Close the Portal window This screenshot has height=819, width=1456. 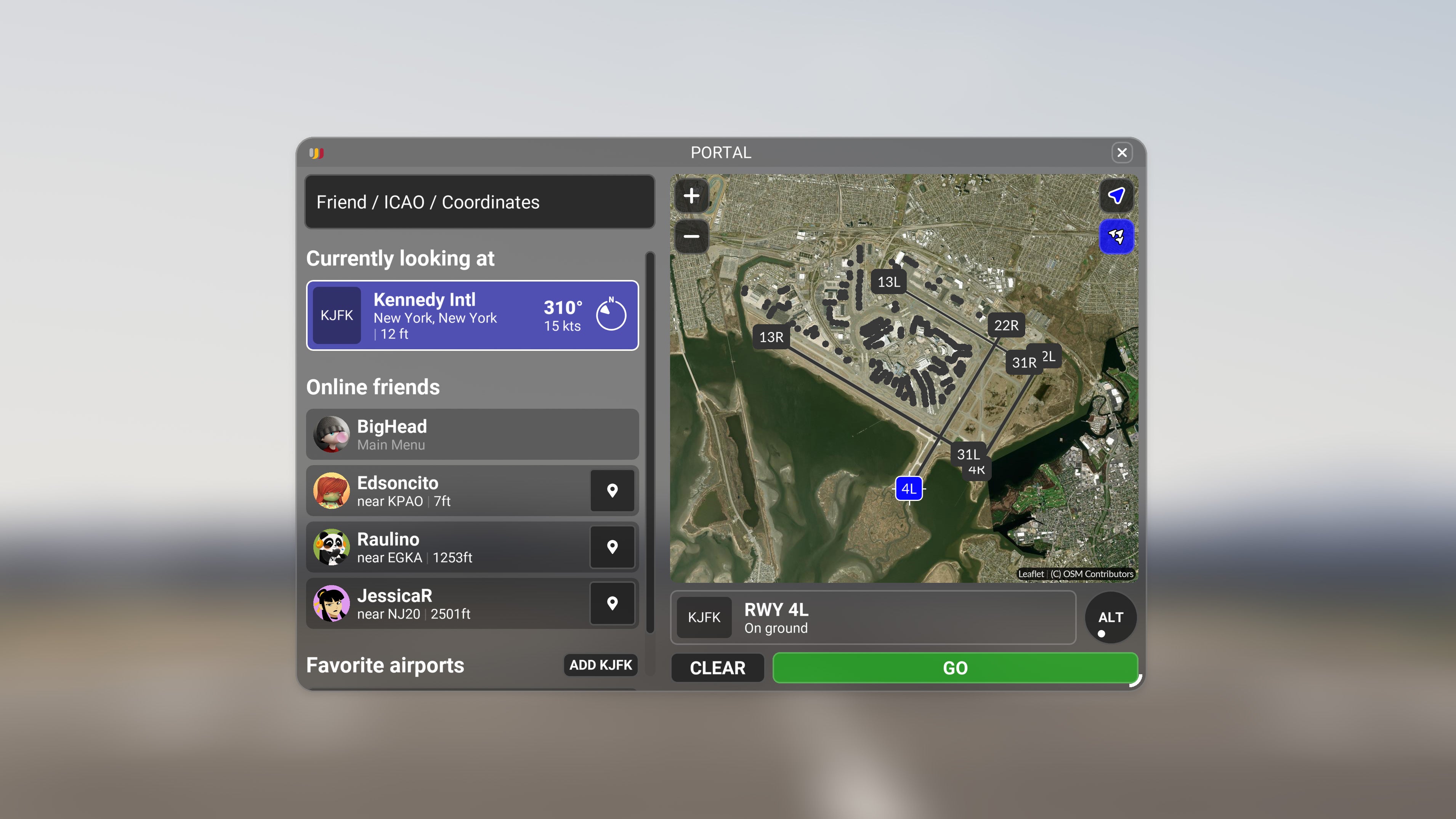pyautogui.click(x=1121, y=152)
